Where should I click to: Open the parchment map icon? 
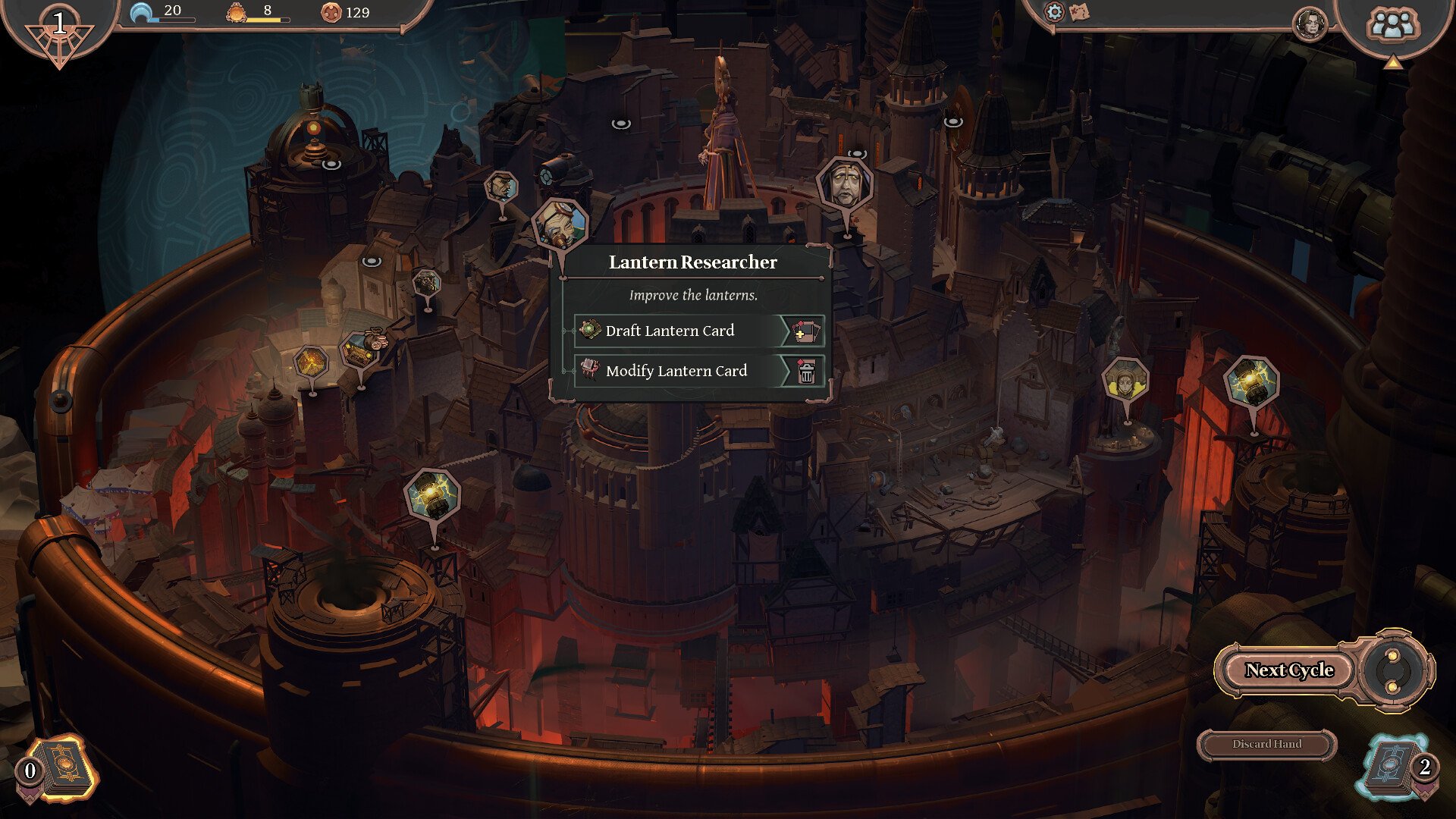(1079, 11)
